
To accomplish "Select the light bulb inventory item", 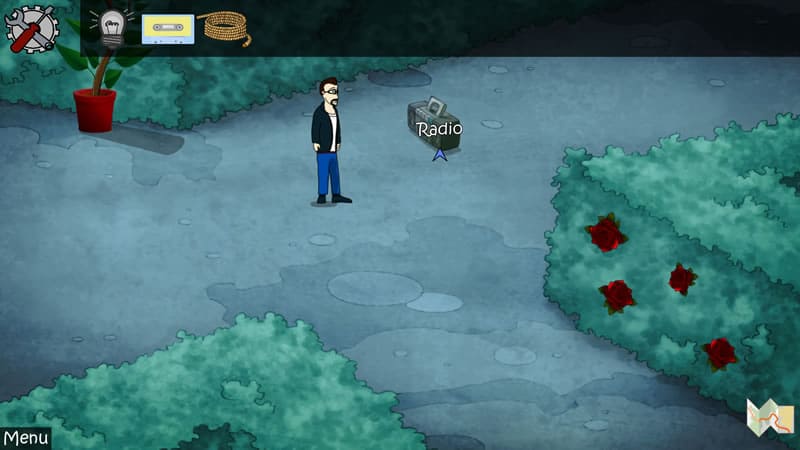I will point(110,29).
